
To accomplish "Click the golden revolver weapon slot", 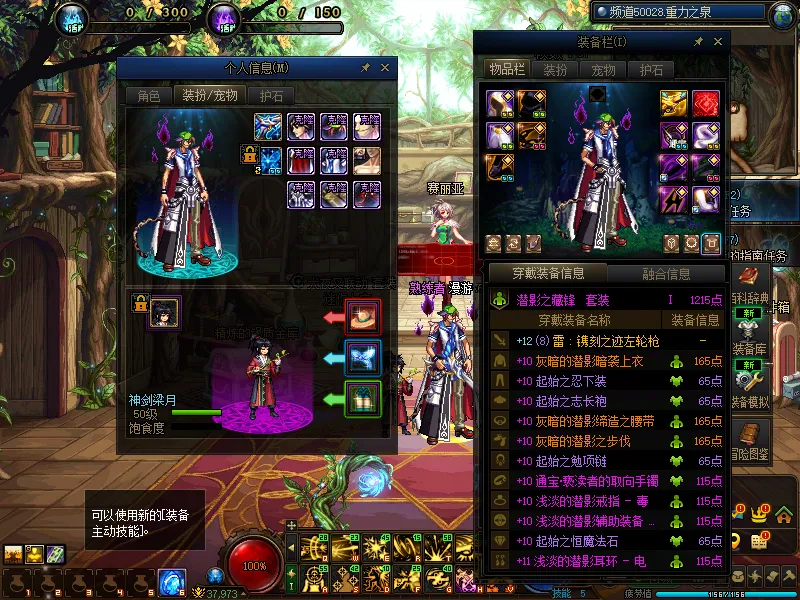I will pos(672,103).
